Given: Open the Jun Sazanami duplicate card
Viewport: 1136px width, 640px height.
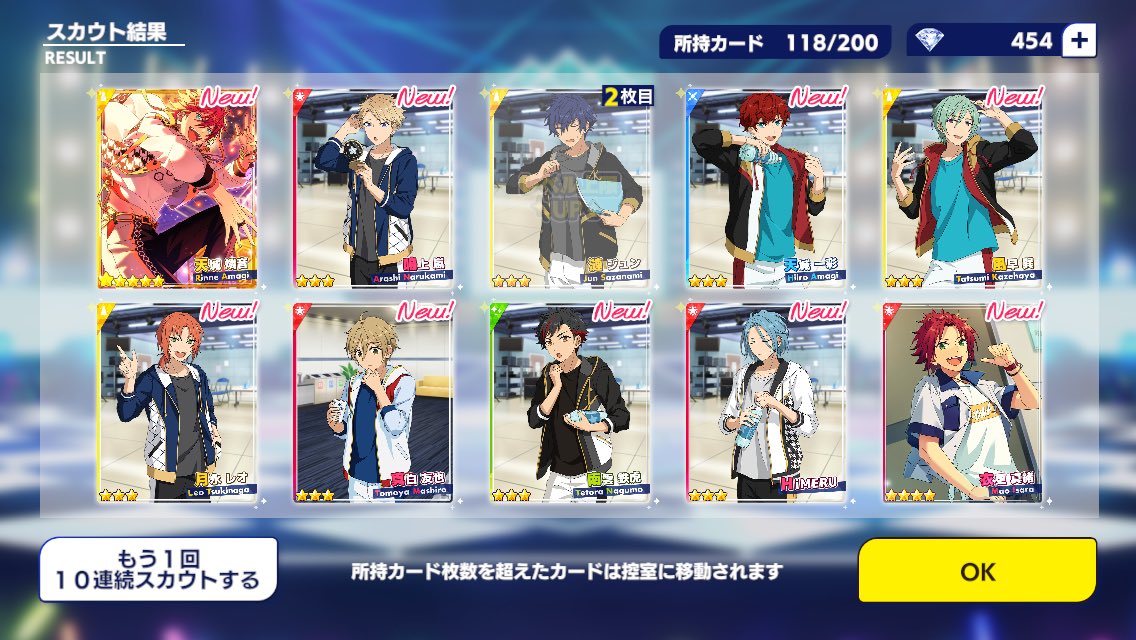Looking at the screenshot, I should pyautogui.click(x=570, y=188).
